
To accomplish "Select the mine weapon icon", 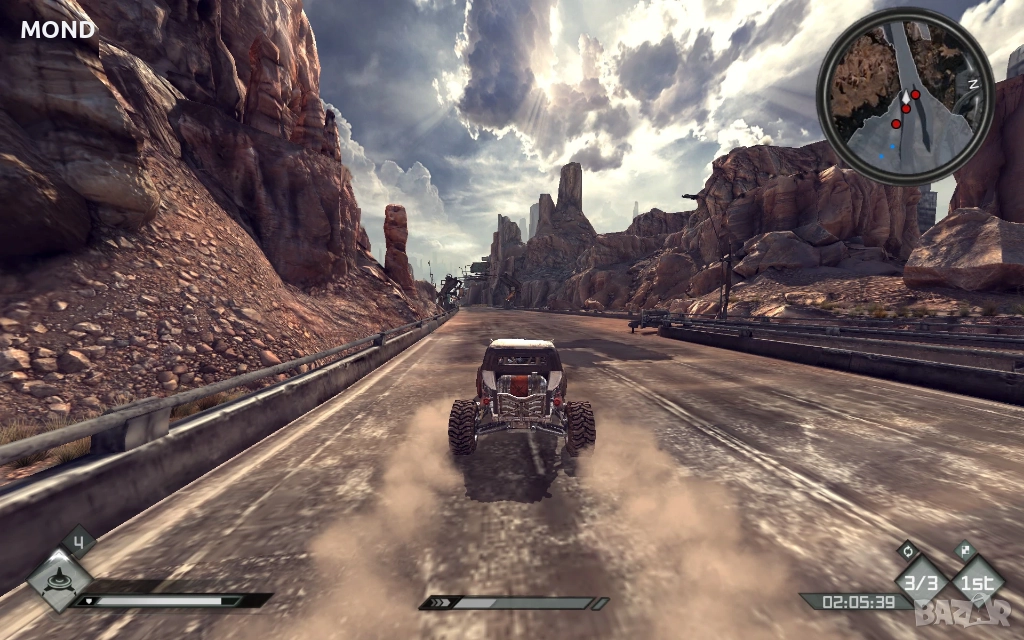I will [59, 579].
